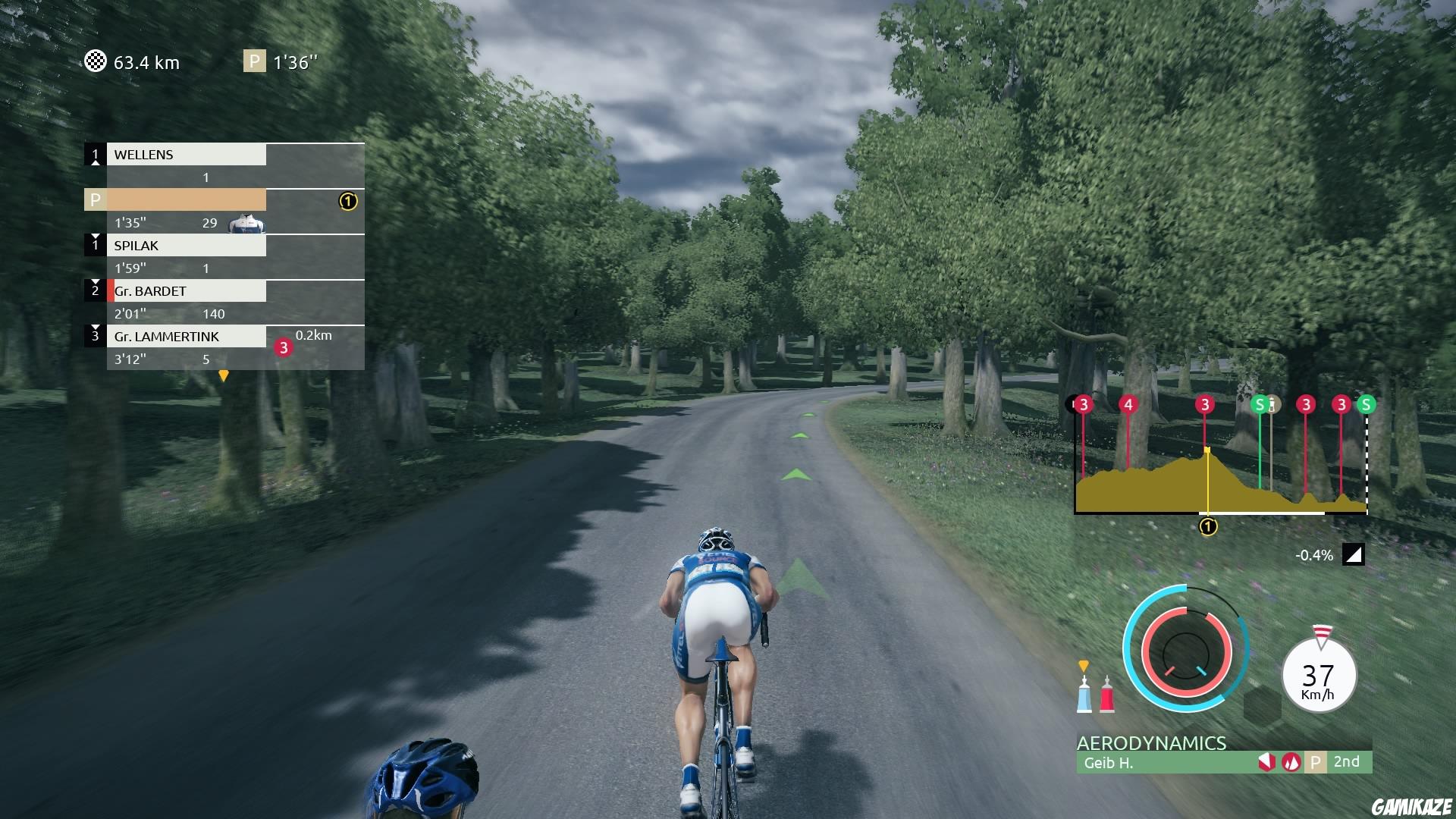Image resolution: width=1456 pixels, height=819 pixels.
Task: Click the lighthouse landmark icon on the elevation profile
Action: click(1273, 404)
